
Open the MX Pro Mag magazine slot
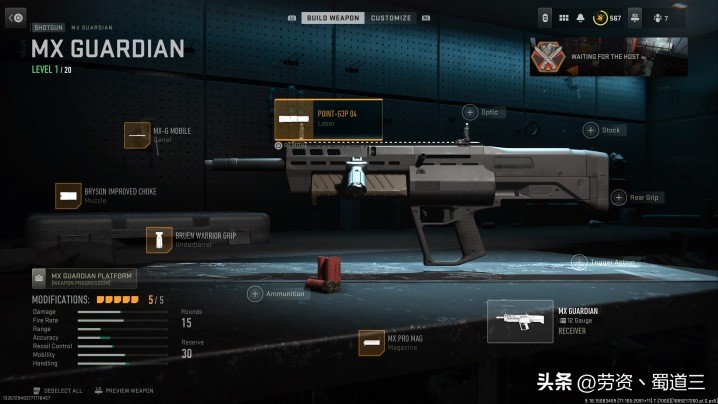pyautogui.click(x=372, y=343)
